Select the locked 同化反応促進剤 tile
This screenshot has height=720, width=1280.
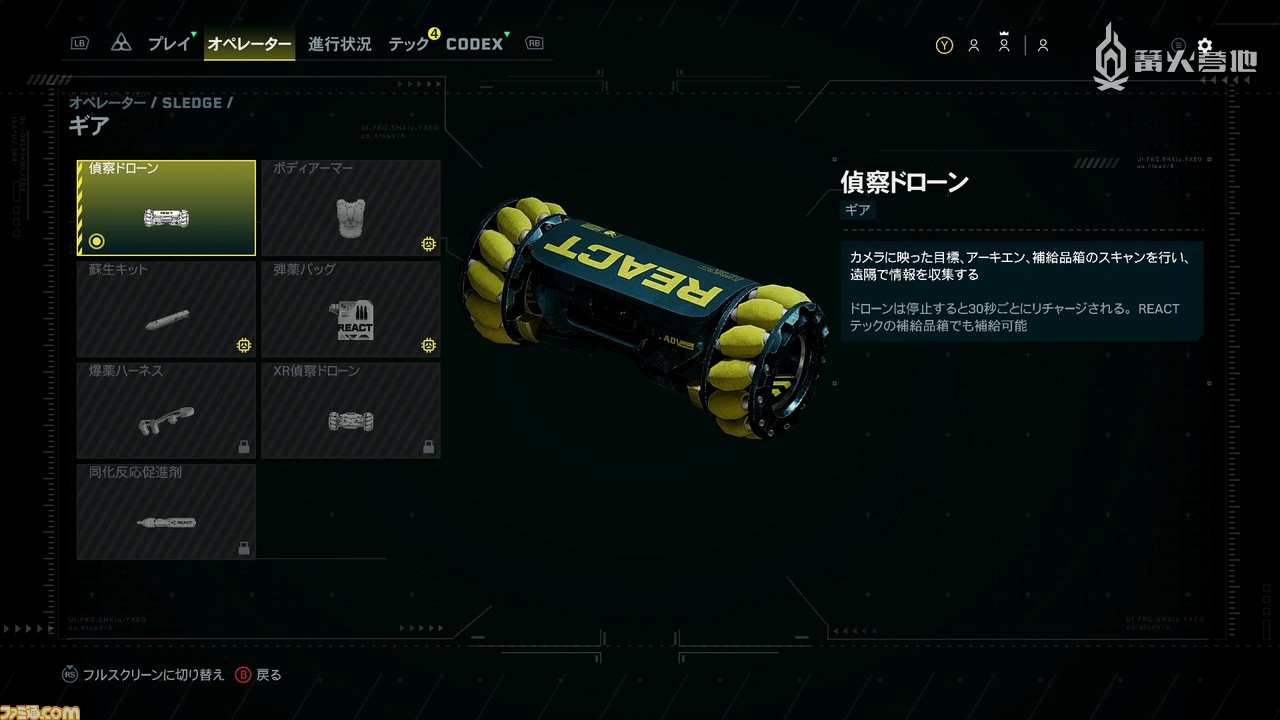[166, 511]
